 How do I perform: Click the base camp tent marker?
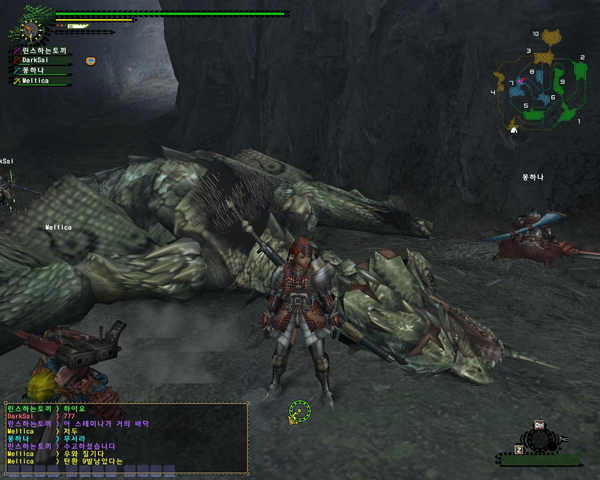point(513,129)
